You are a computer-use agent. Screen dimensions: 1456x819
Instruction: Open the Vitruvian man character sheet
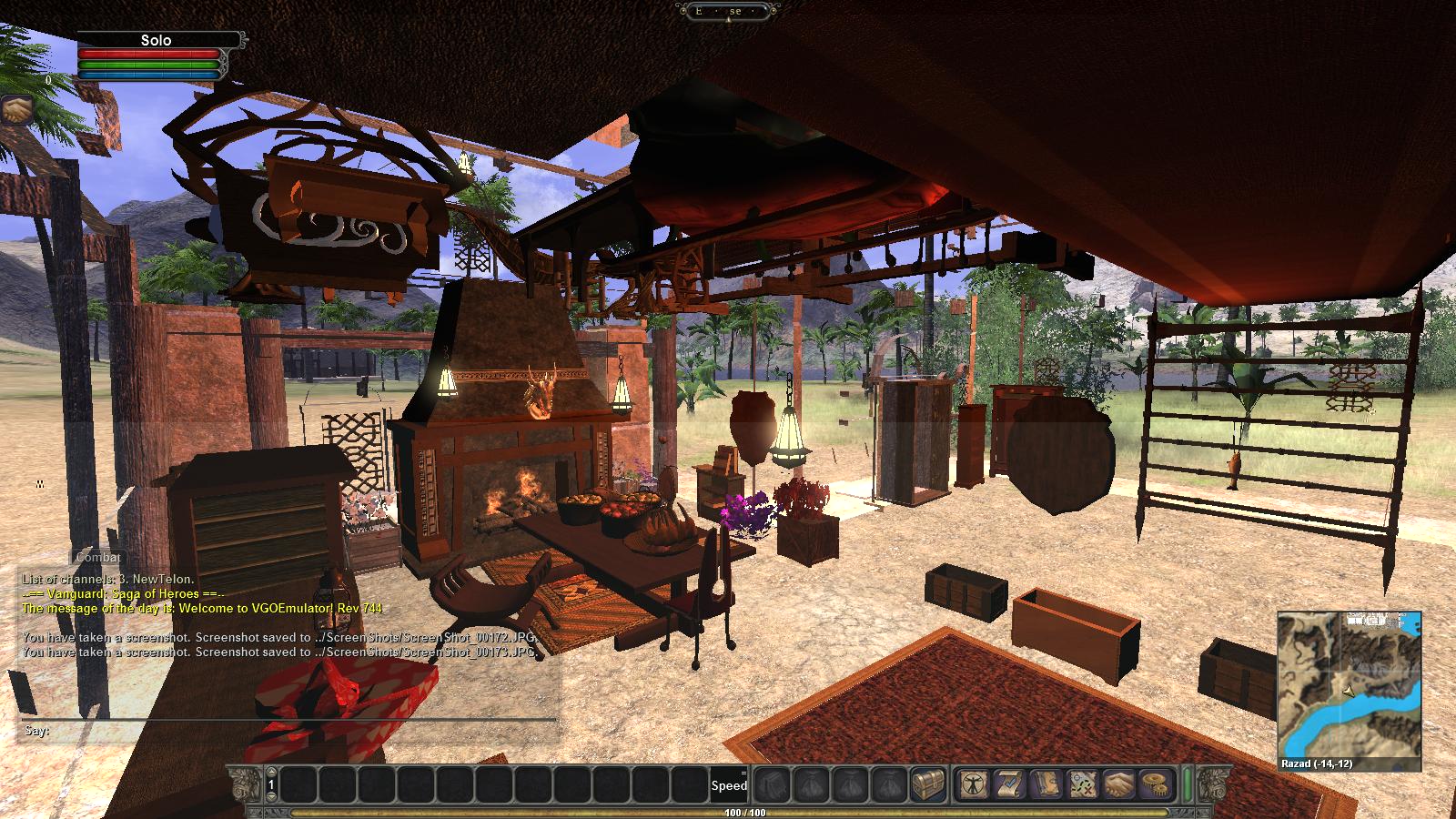[974, 784]
